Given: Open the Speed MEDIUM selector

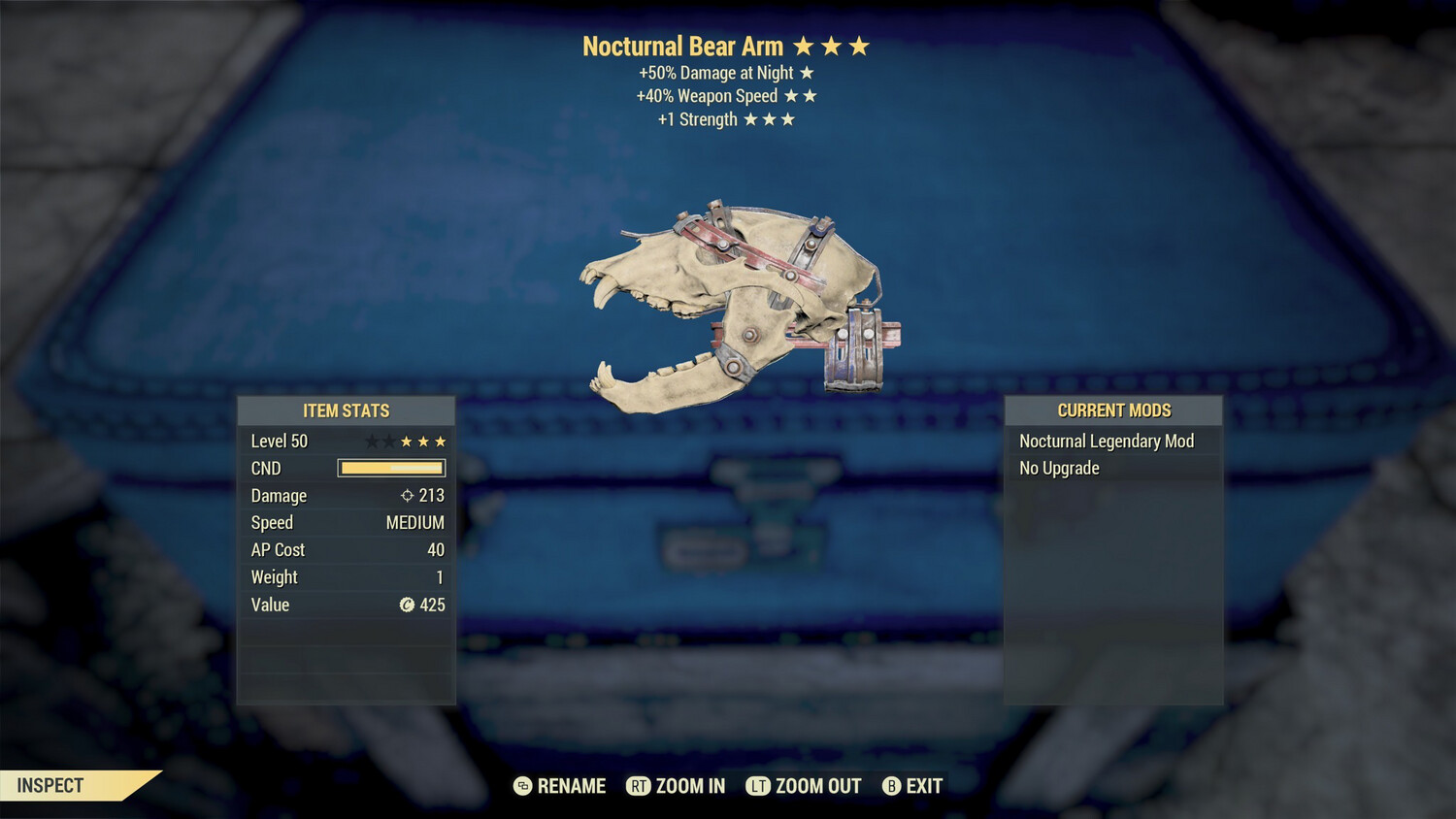Looking at the screenshot, I should pyautogui.click(x=414, y=522).
